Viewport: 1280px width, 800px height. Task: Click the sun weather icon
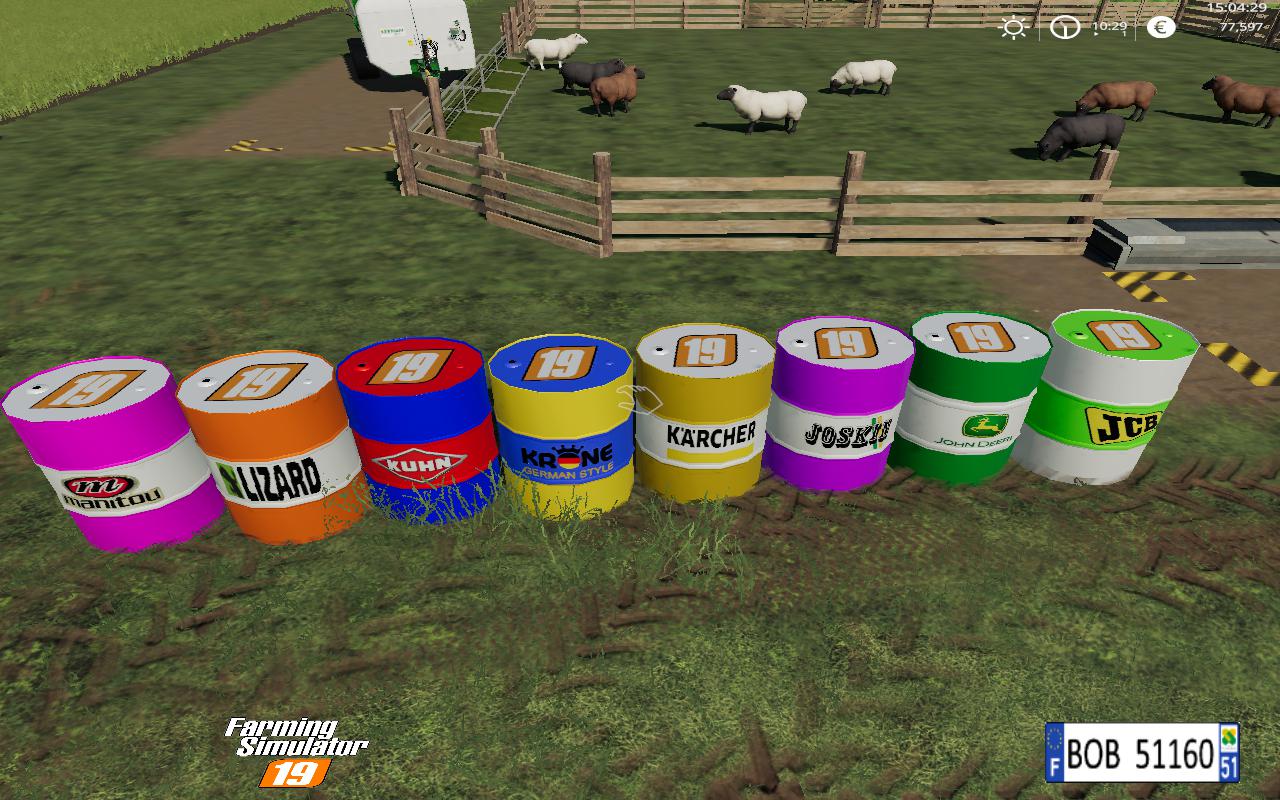tap(1013, 28)
